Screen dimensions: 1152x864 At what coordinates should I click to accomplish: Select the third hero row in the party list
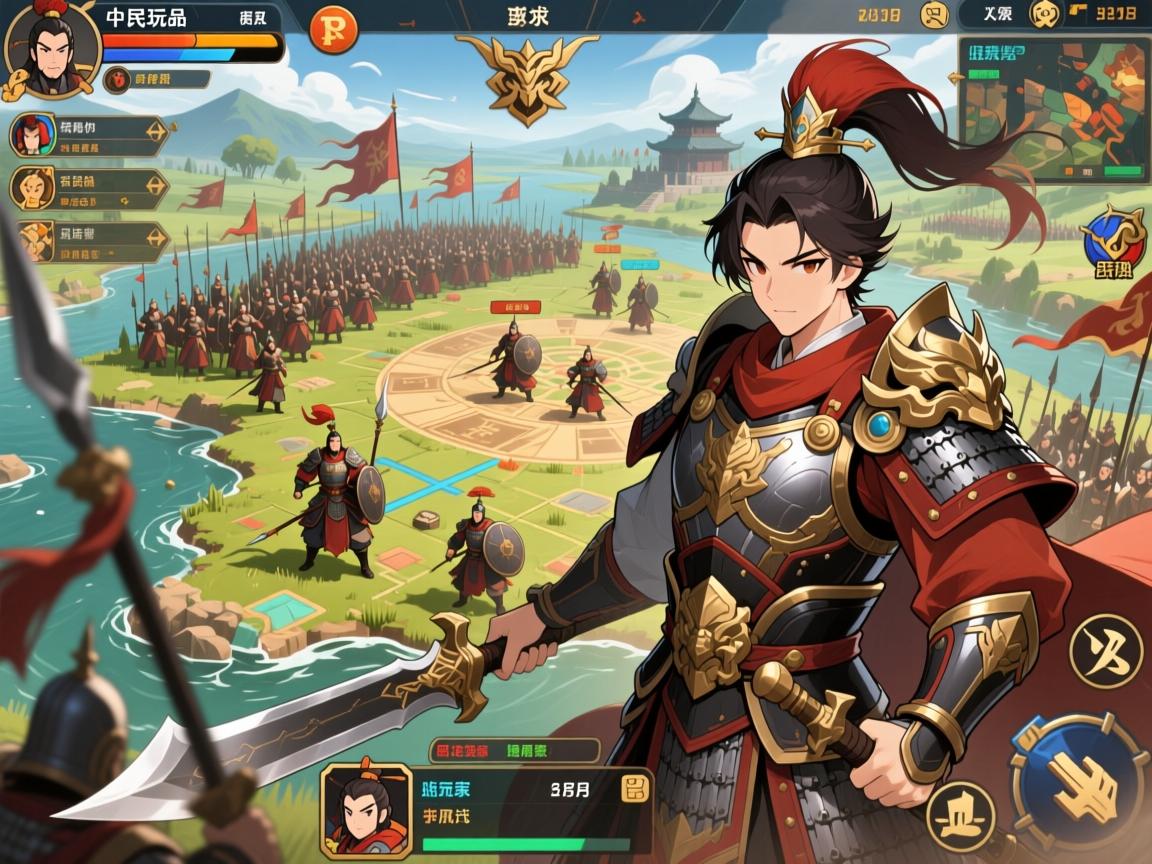(x=90, y=241)
